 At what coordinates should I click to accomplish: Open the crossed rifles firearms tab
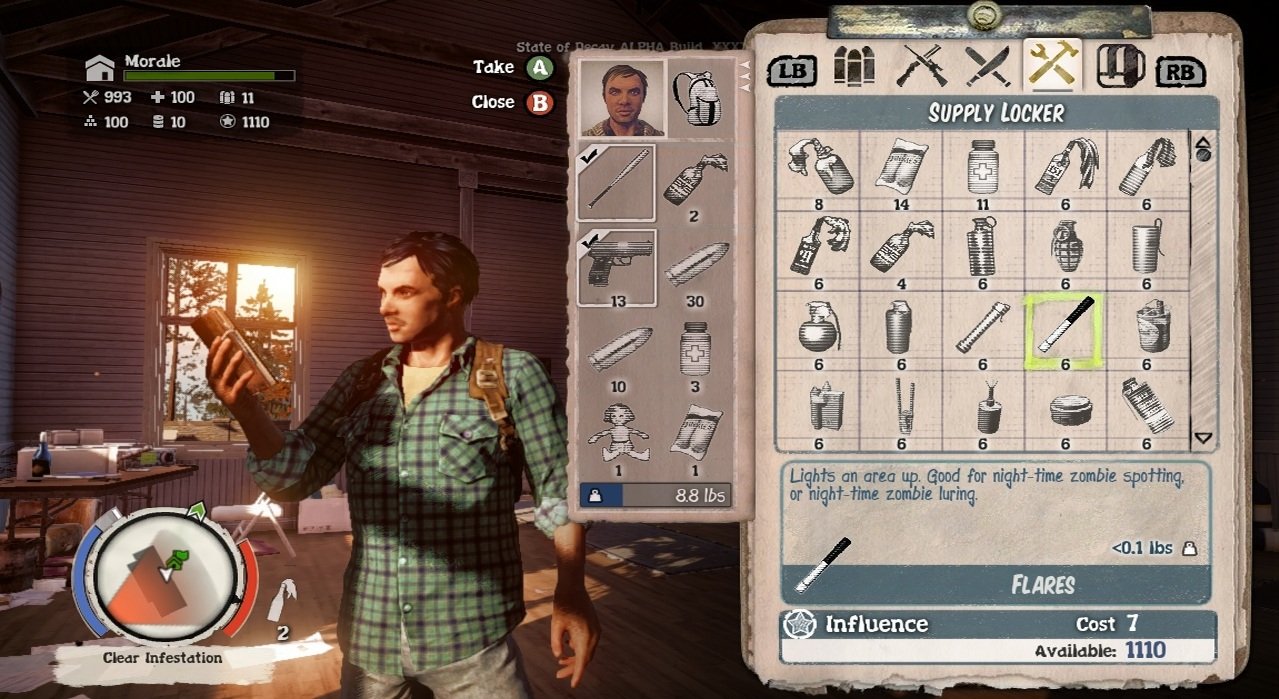pos(921,66)
